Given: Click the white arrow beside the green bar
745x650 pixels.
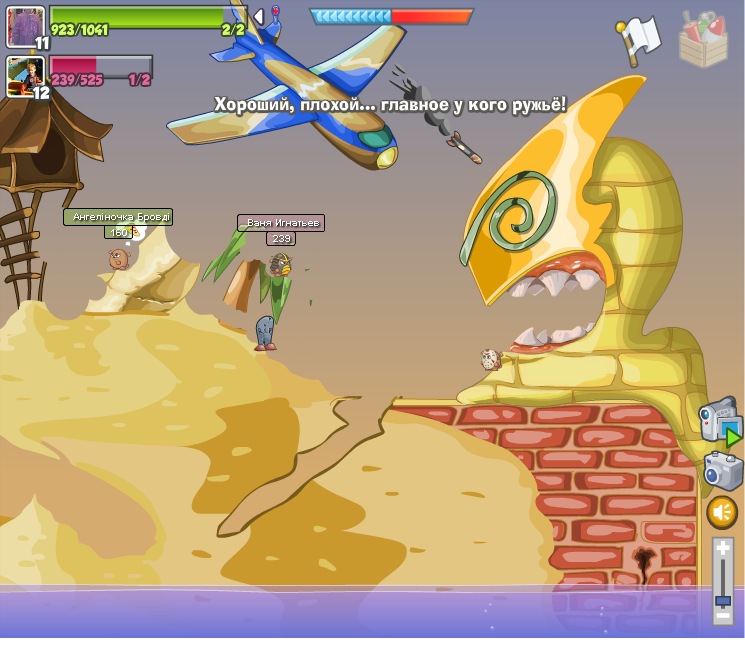Looking at the screenshot, I should tap(259, 17).
